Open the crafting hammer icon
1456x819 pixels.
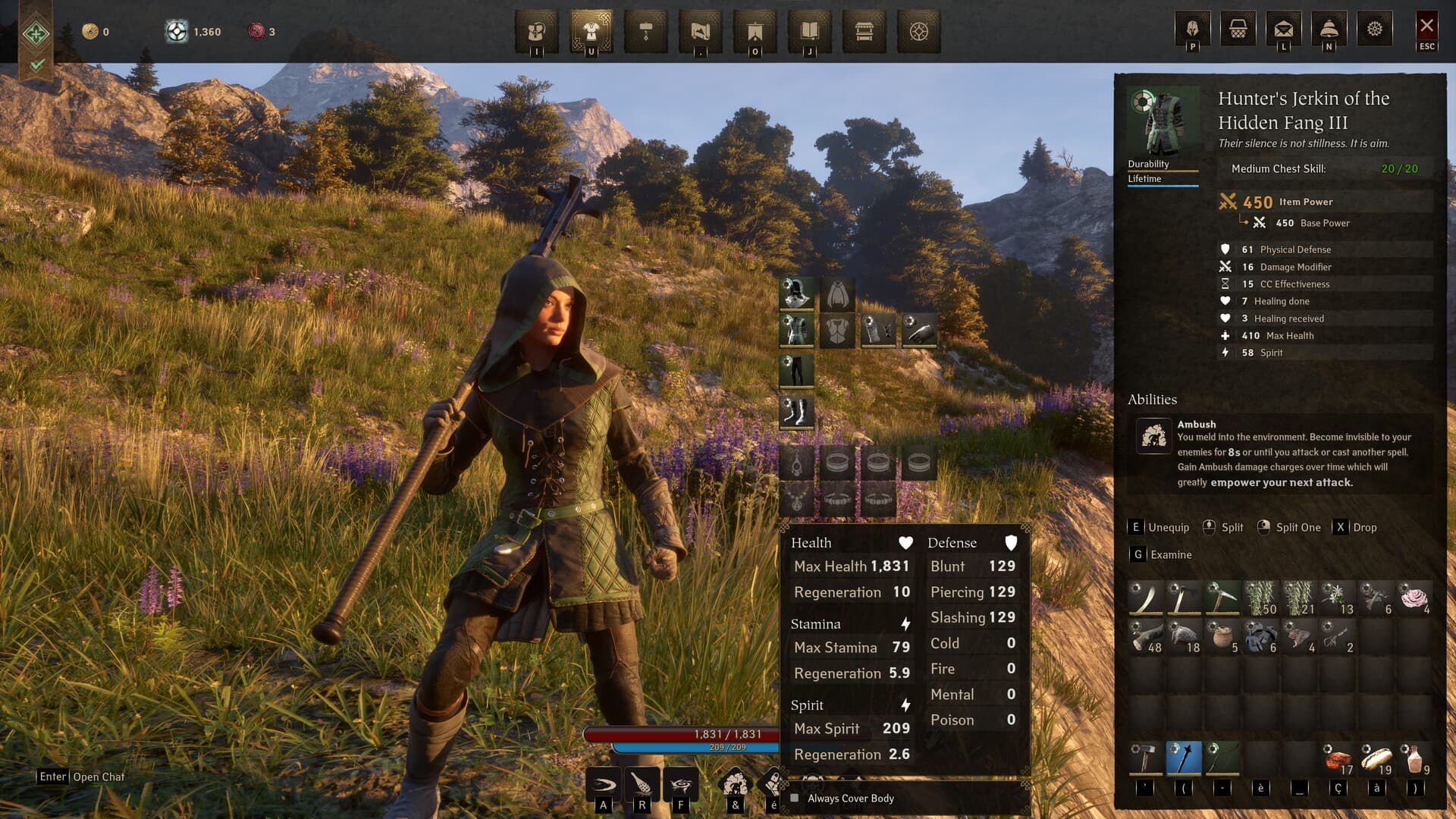pyautogui.click(x=647, y=32)
